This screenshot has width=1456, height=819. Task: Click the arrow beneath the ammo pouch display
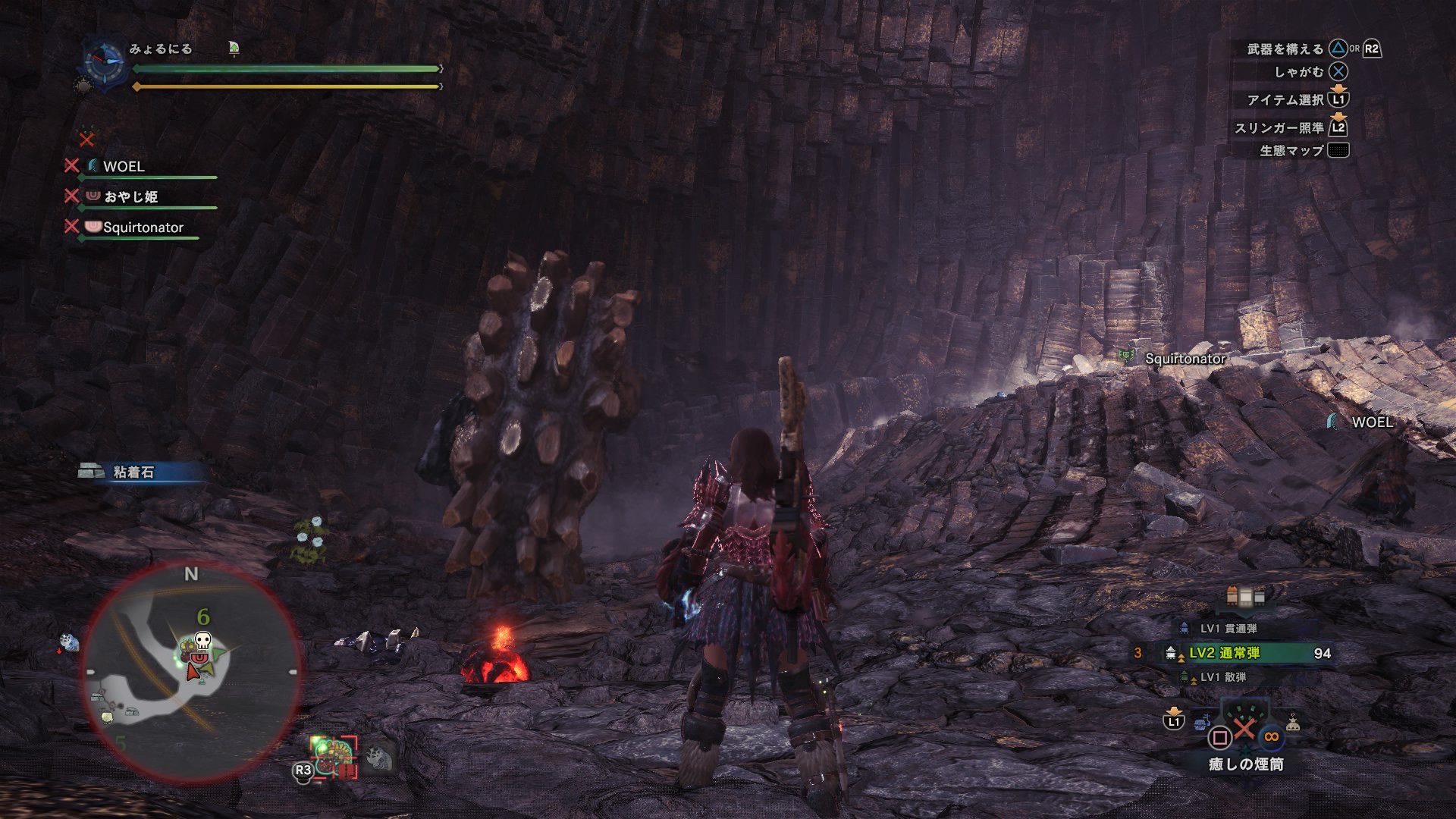[x=1244, y=612]
